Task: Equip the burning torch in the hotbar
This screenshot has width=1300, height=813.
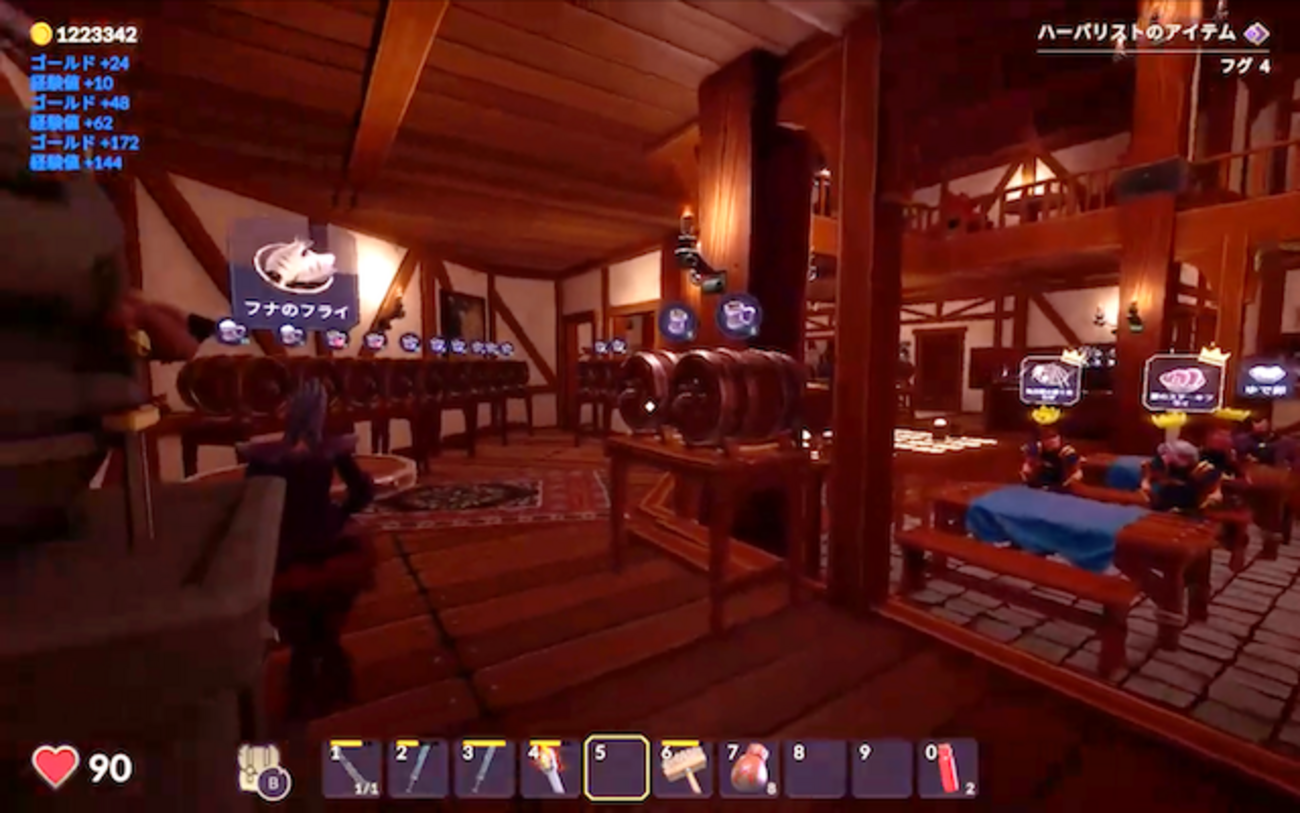Action: (x=550, y=769)
